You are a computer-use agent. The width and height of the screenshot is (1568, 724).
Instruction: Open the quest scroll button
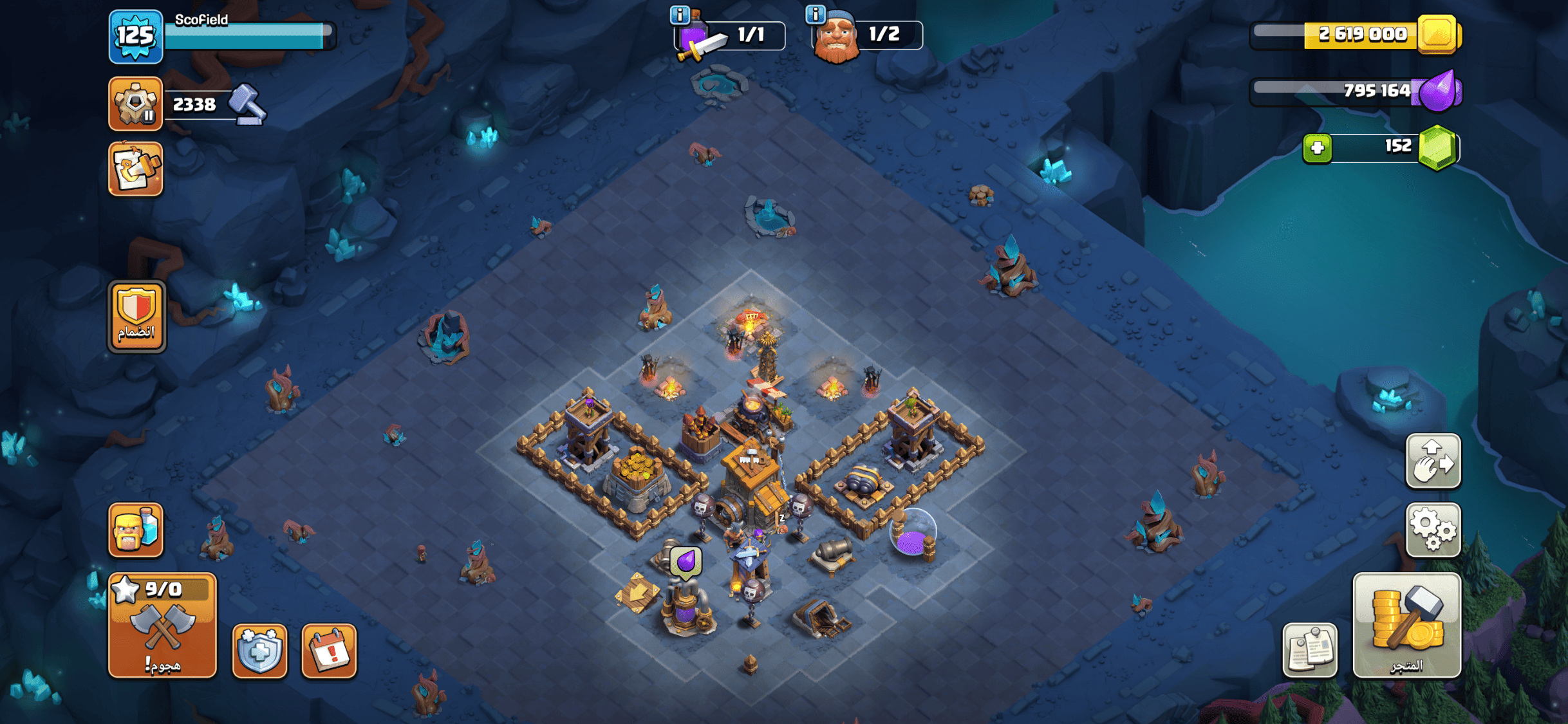135,169
